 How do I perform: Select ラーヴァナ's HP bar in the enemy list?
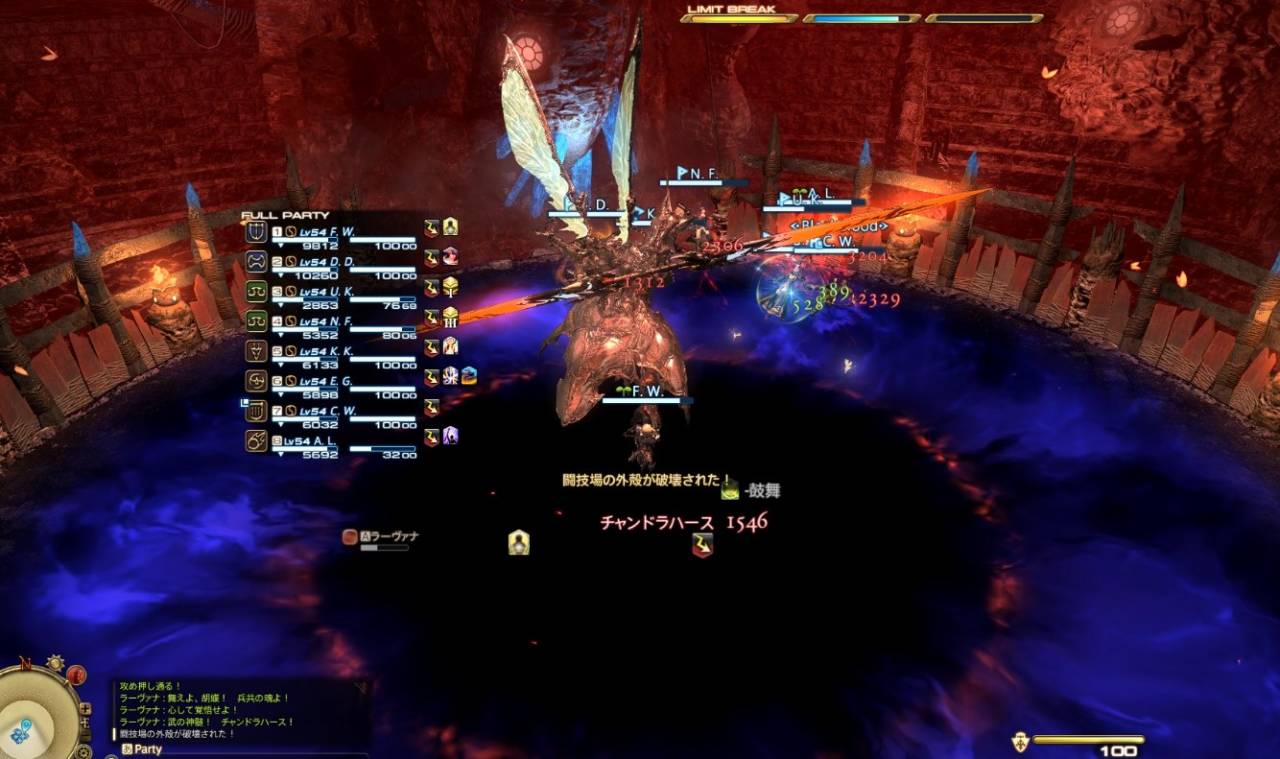[385, 547]
